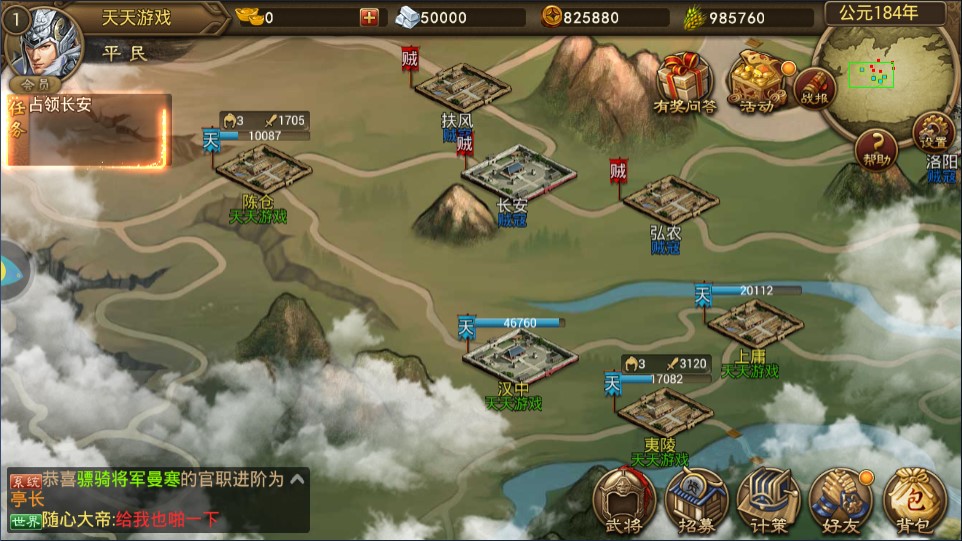Open the 帮助 help button
This screenshot has height=541, width=962.
[877, 148]
